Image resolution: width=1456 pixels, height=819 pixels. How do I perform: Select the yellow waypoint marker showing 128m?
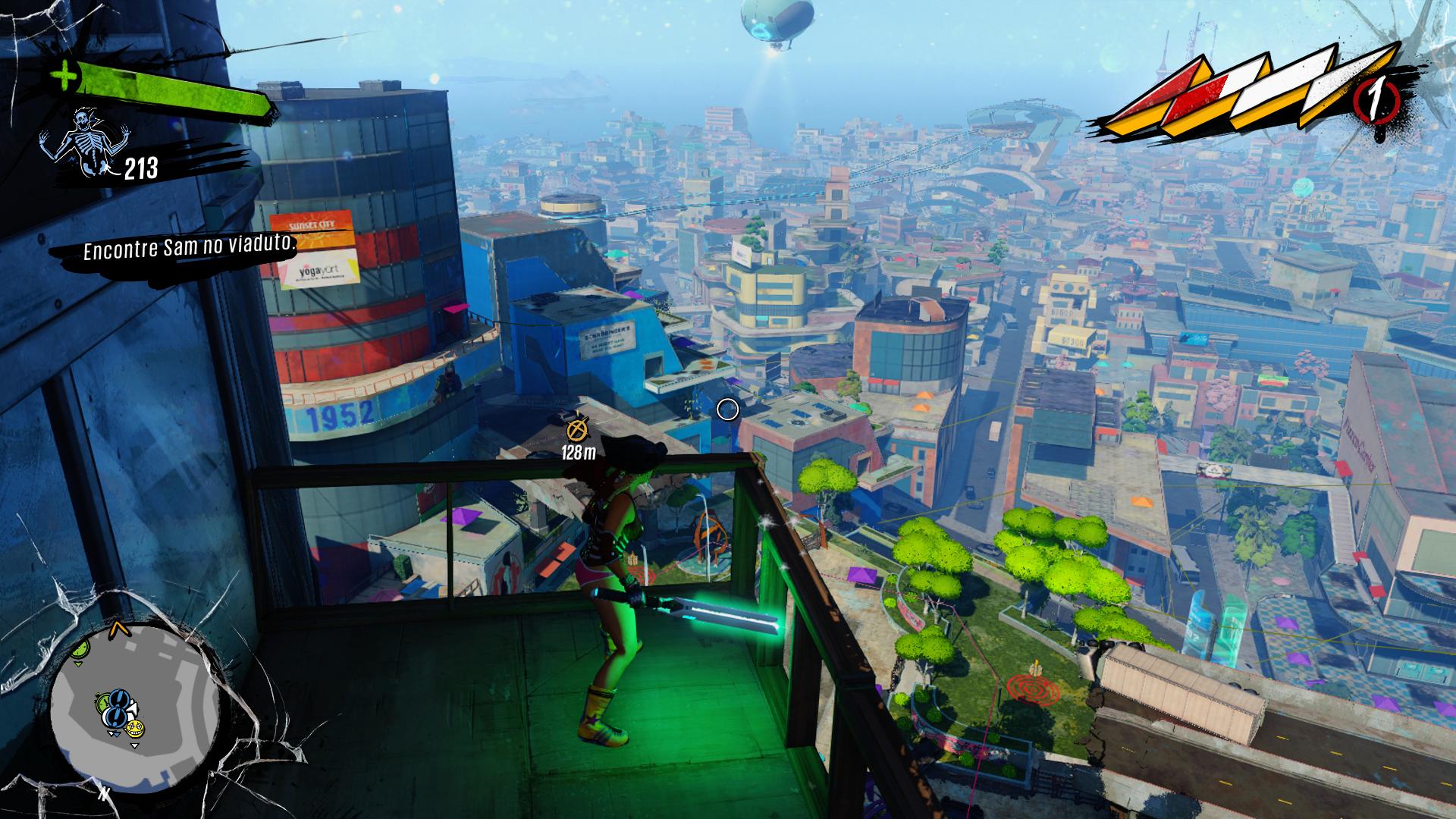(577, 429)
